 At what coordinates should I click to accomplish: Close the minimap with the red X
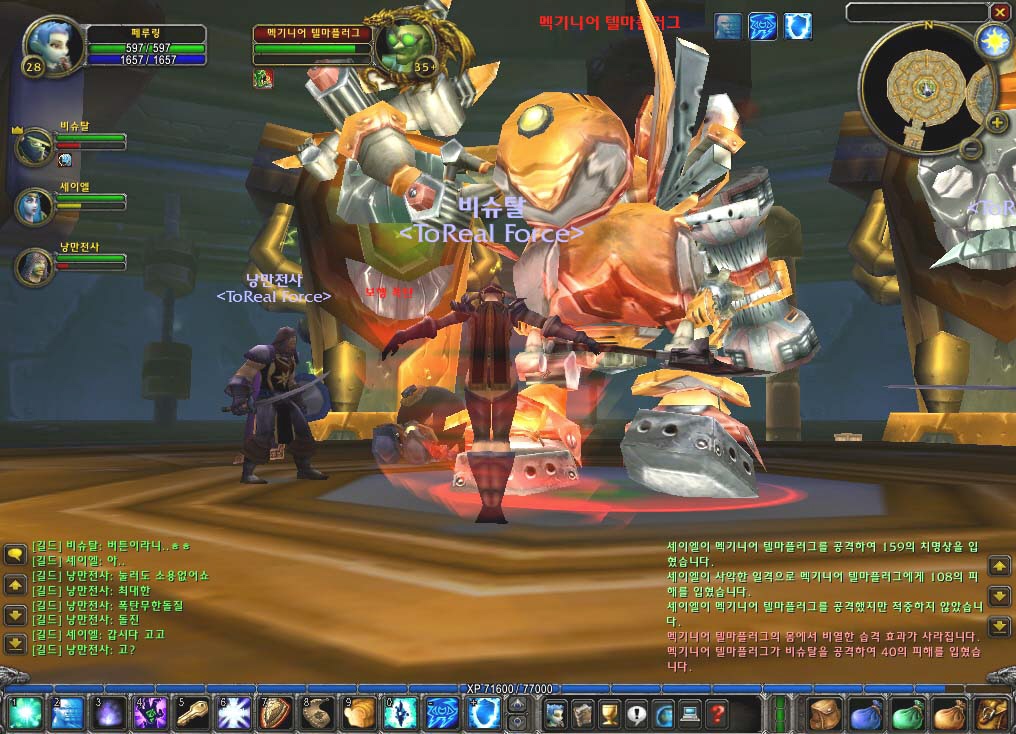[x=999, y=12]
